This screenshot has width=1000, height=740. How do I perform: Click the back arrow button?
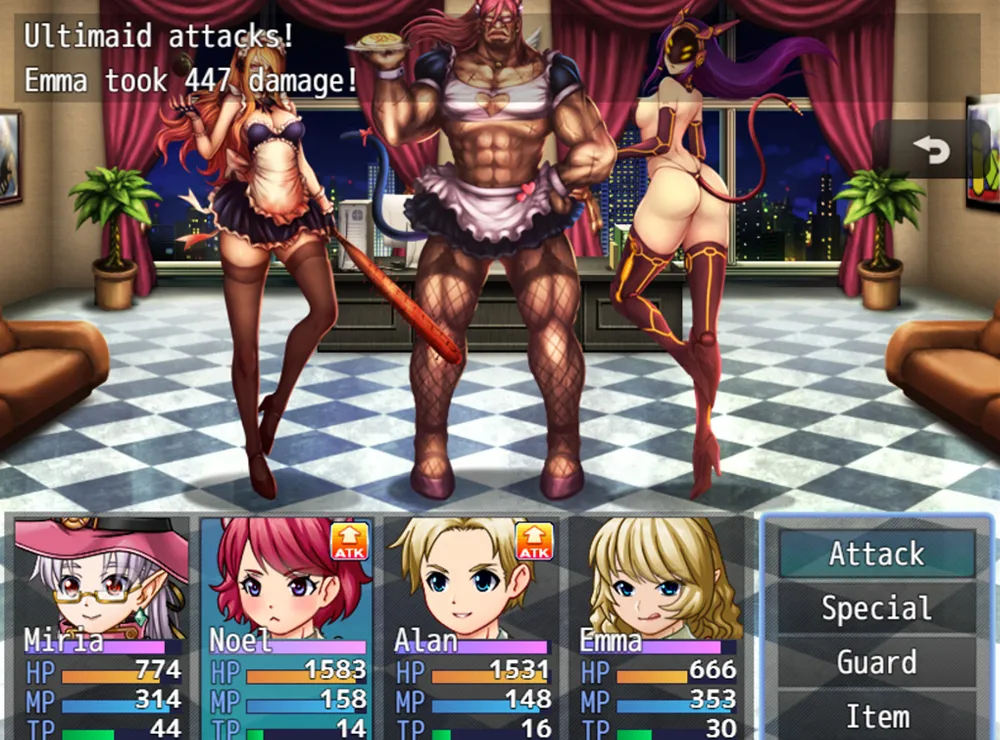coord(930,150)
